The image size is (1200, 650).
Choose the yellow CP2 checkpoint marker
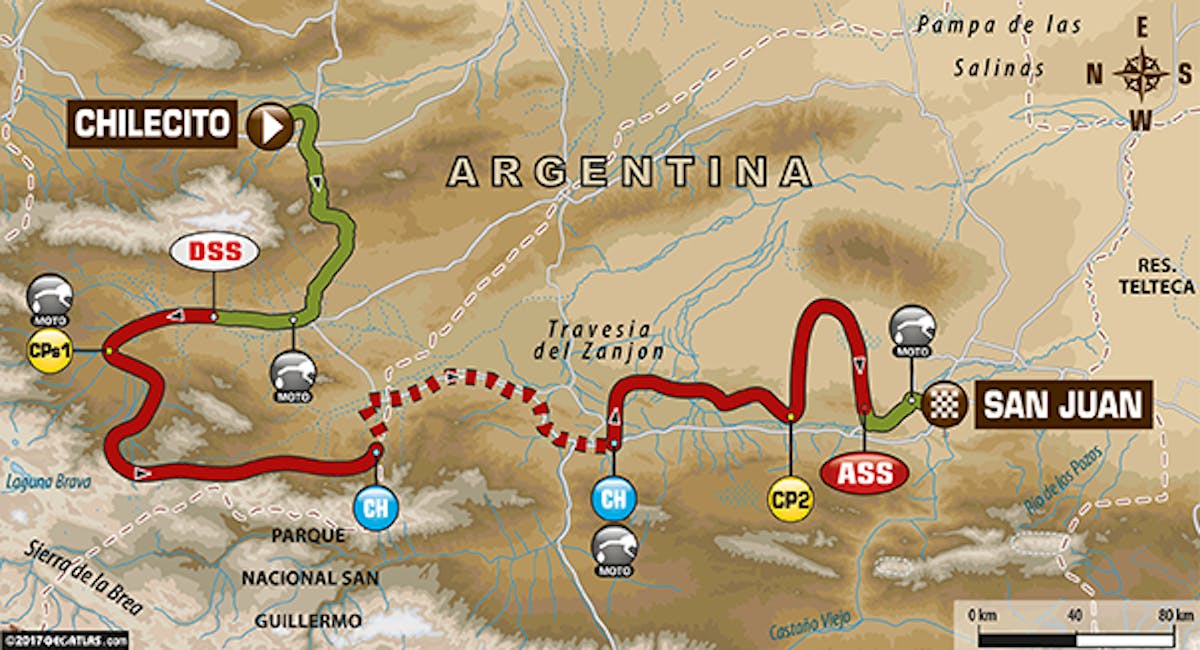click(790, 497)
